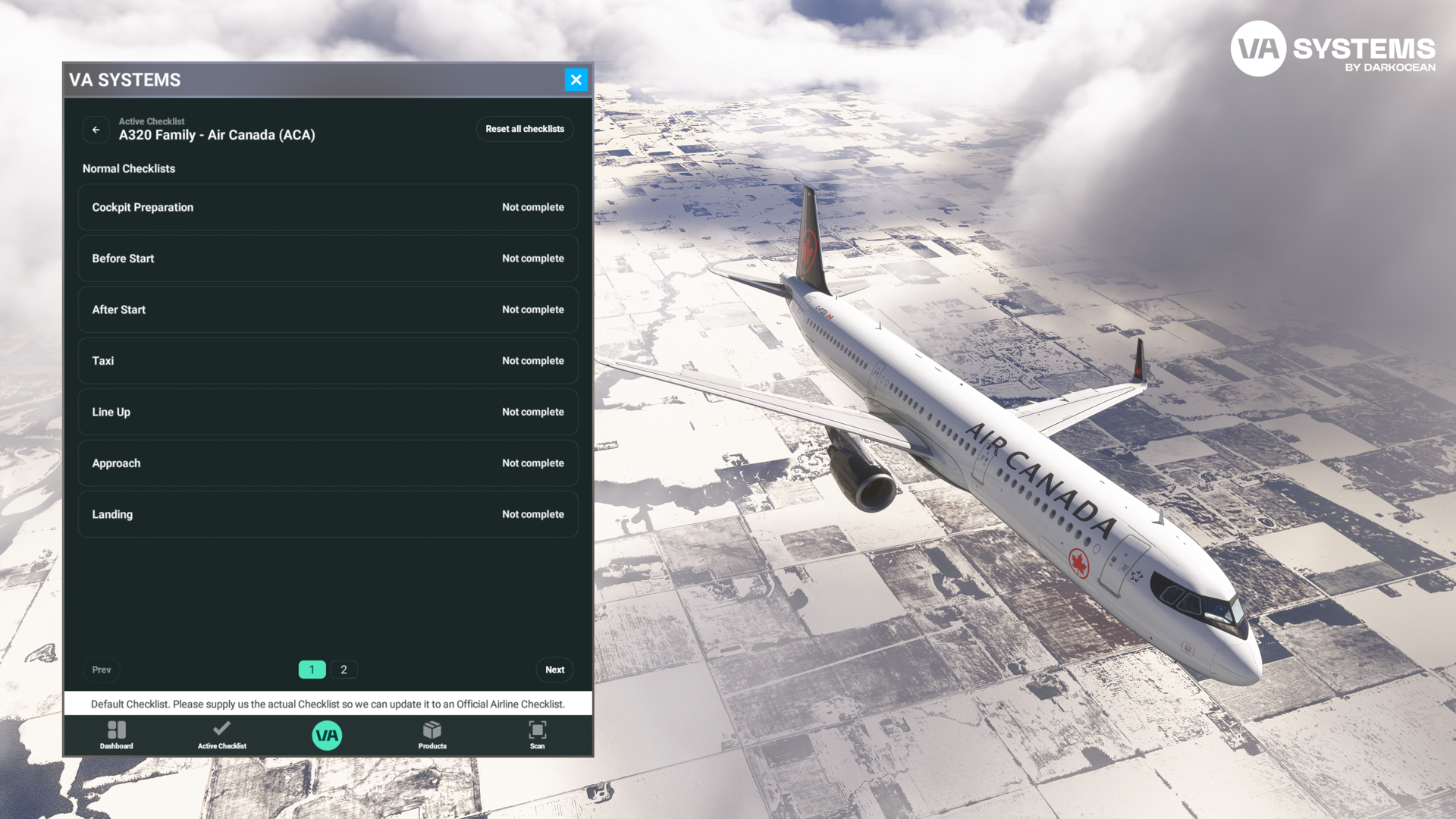Show the Products tab
1456x819 pixels.
coord(432,735)
